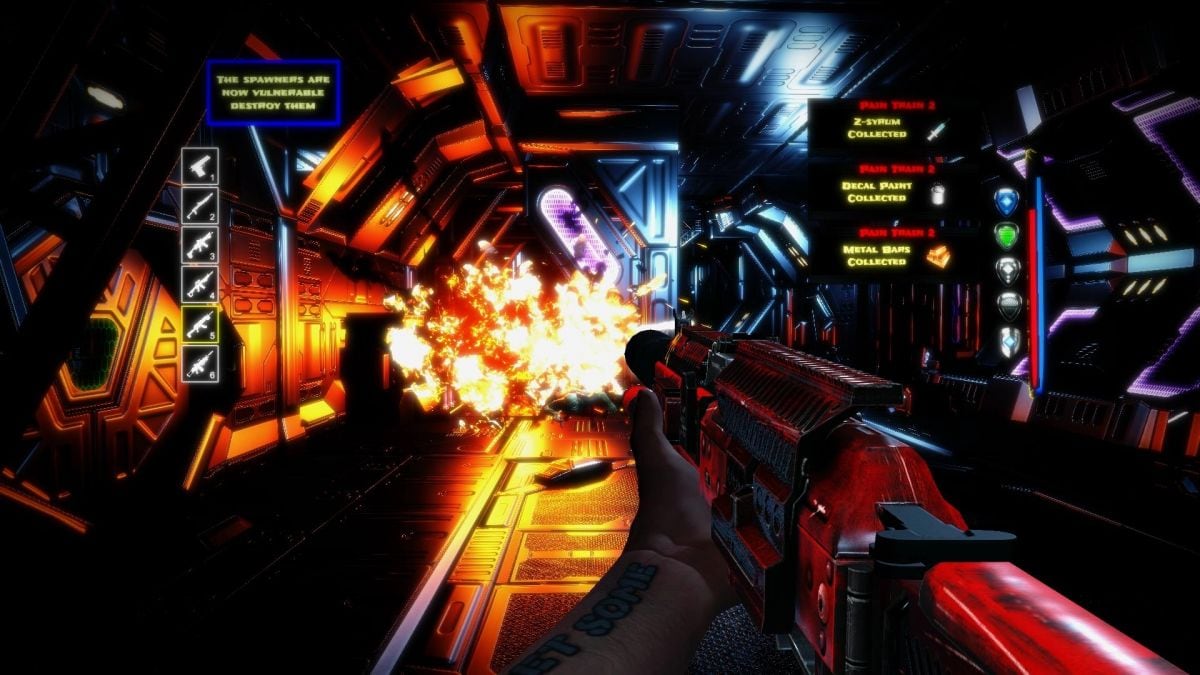Select the pistol in weapon slot 1

pos(200,166)
